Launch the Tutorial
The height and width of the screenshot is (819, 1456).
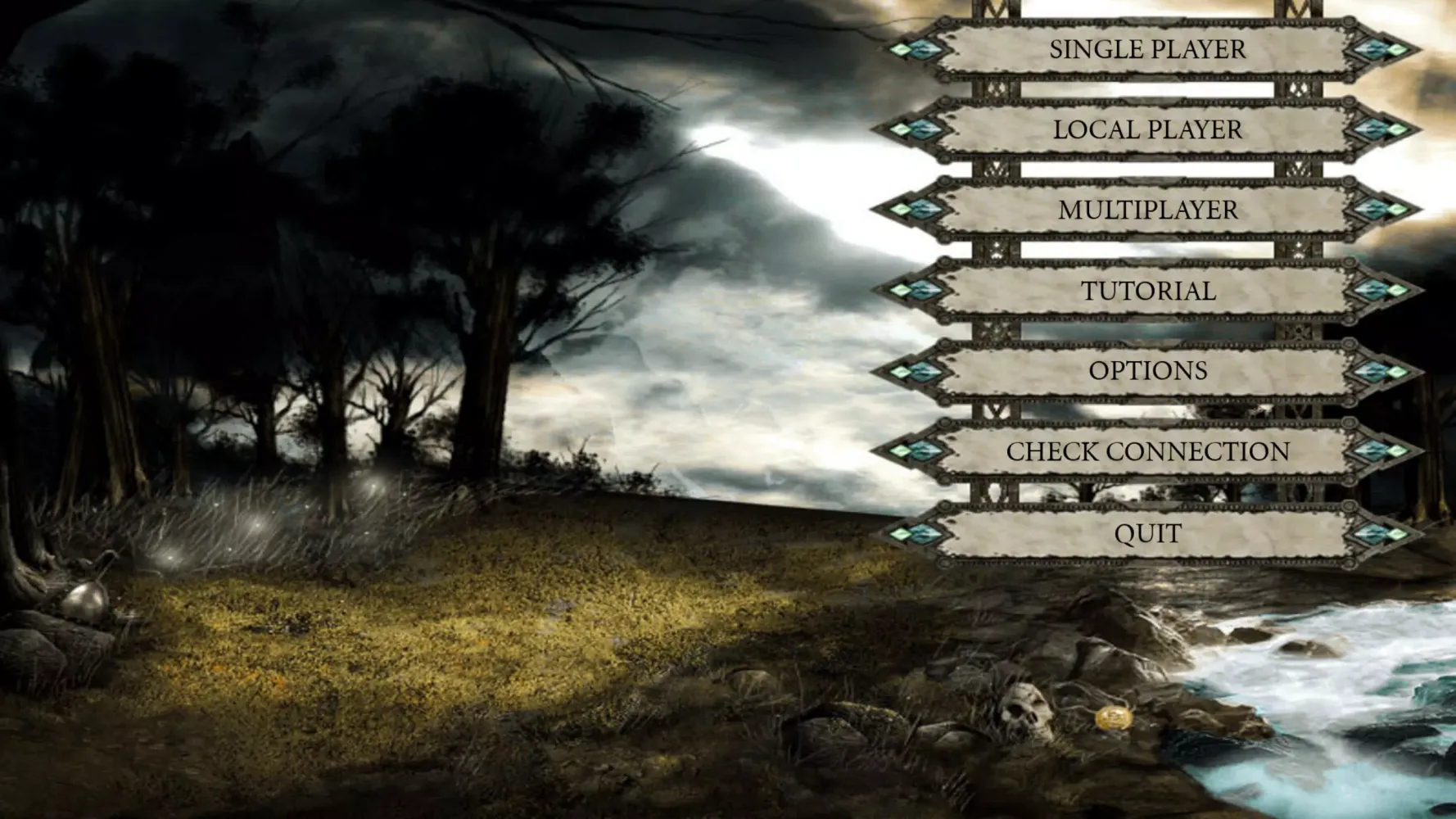click(1147, 291)
